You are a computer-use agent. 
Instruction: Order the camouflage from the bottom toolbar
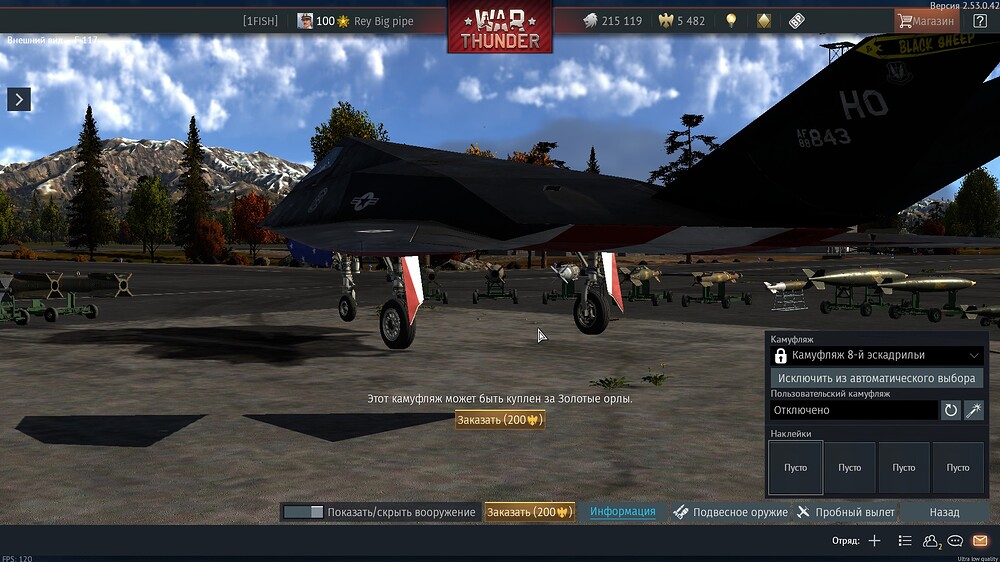[529, 512]
